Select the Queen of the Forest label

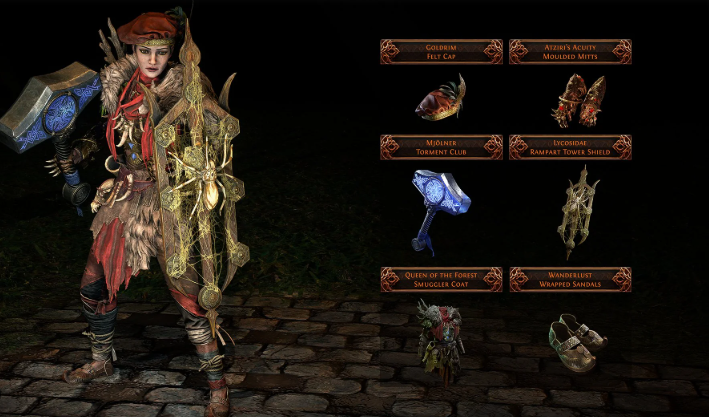click(441, 278)
